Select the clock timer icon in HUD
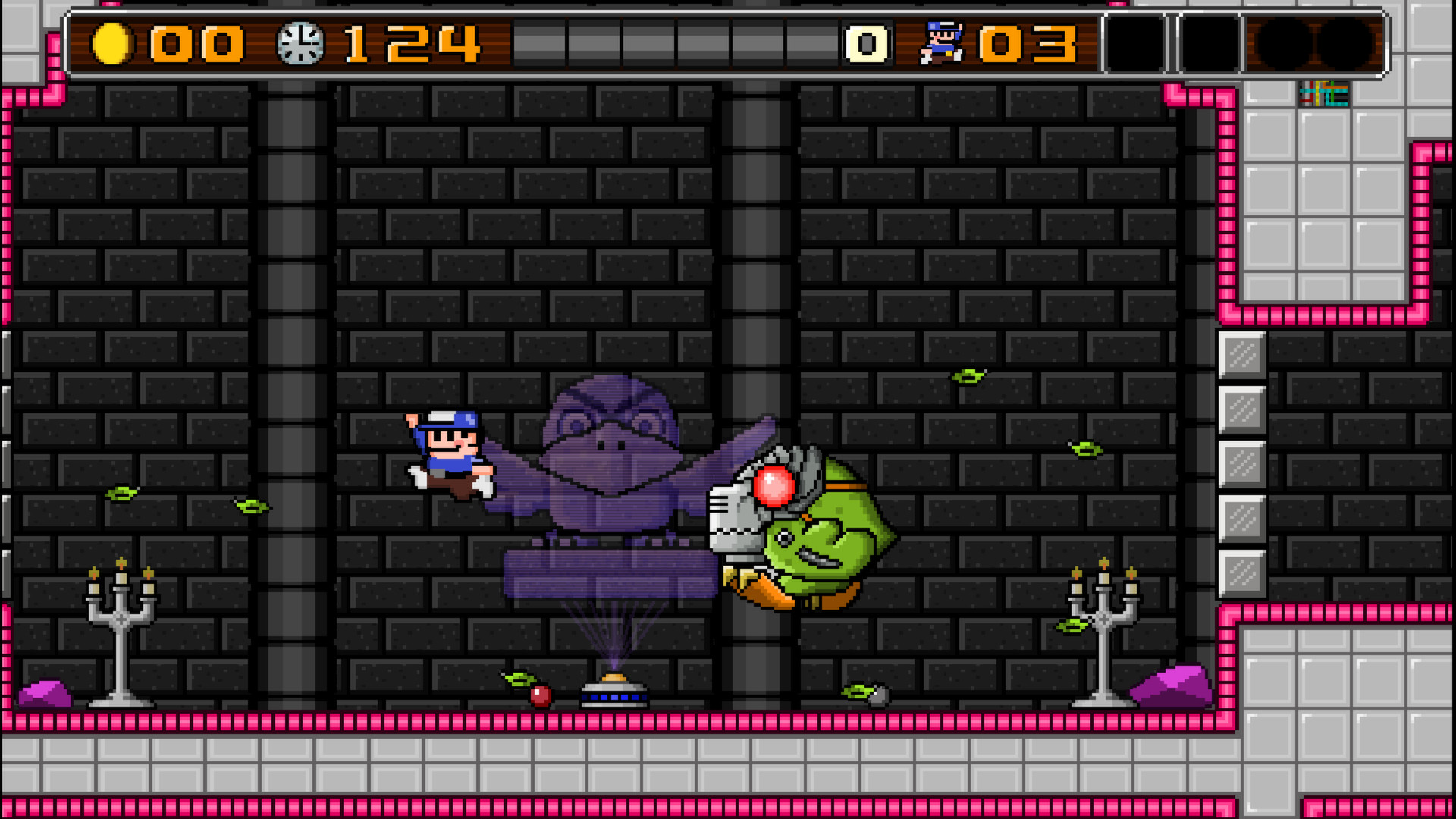 302,43
